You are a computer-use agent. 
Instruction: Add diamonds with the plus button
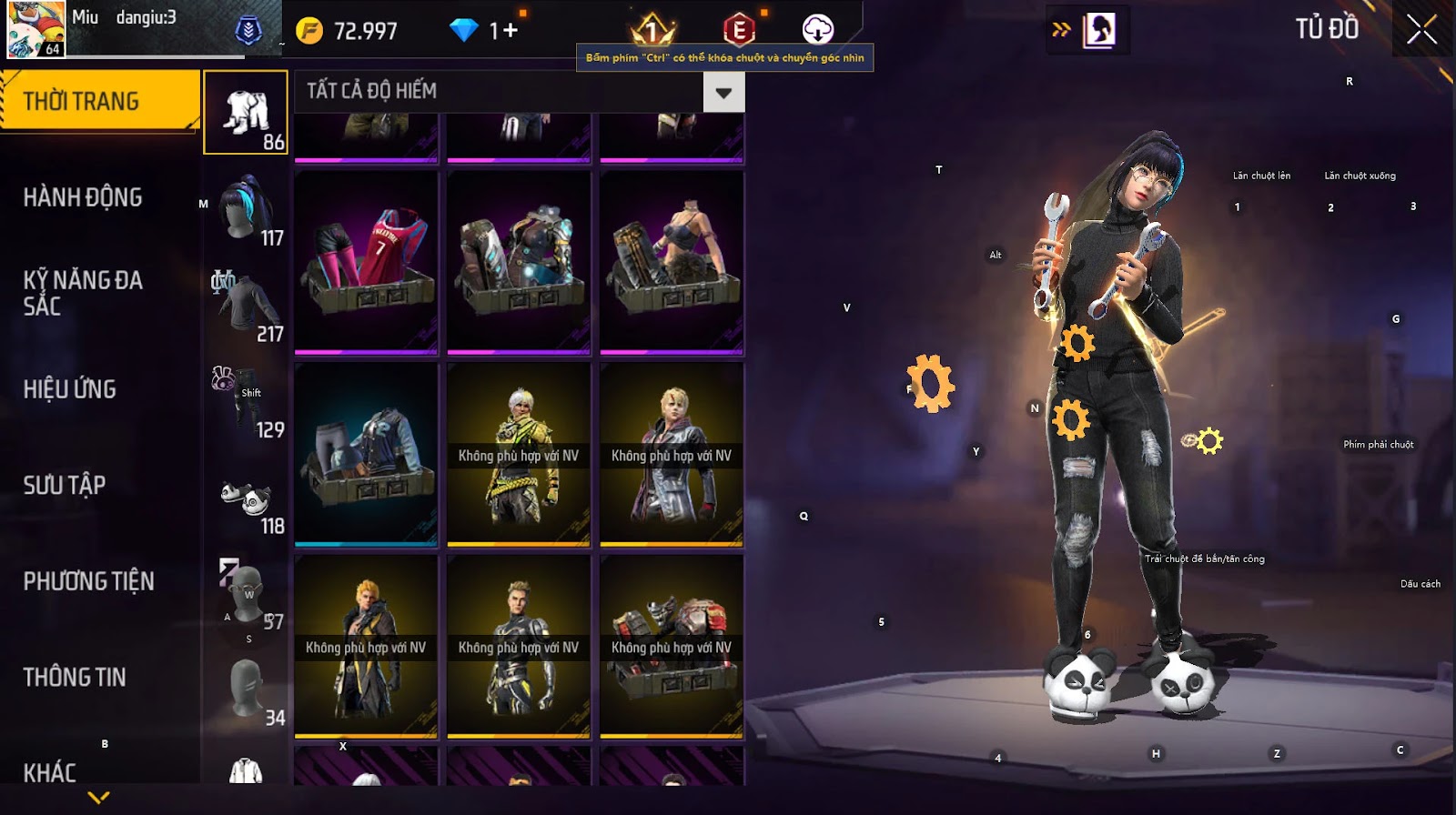[x=511, y=31]
